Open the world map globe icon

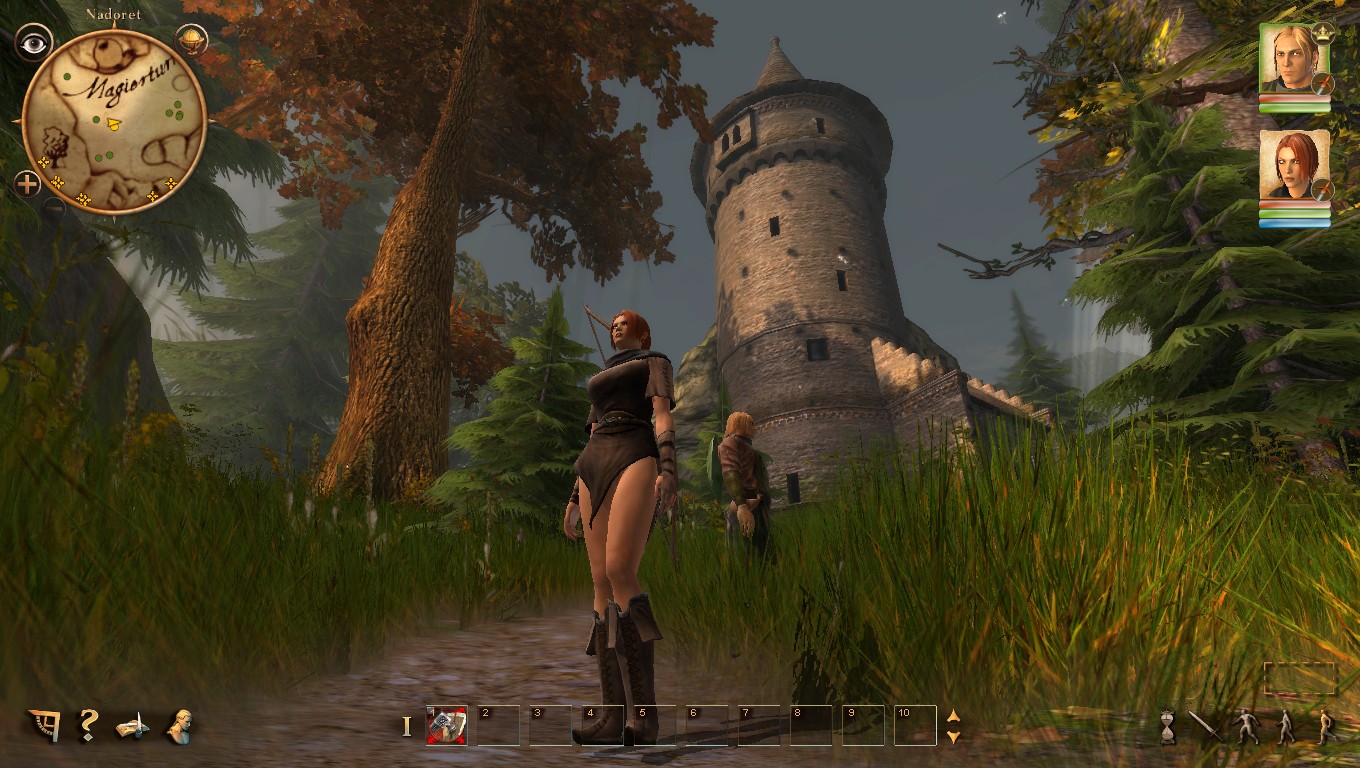[x=191, y=40]
